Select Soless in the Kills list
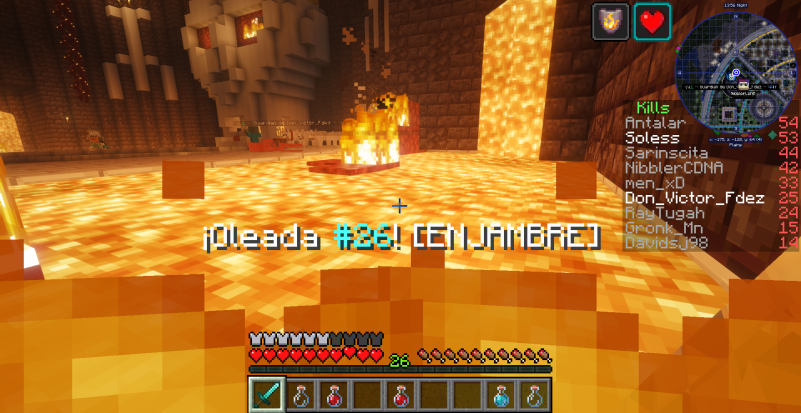The height and width of the screenshot is (413, 801). tap(652, 138)
